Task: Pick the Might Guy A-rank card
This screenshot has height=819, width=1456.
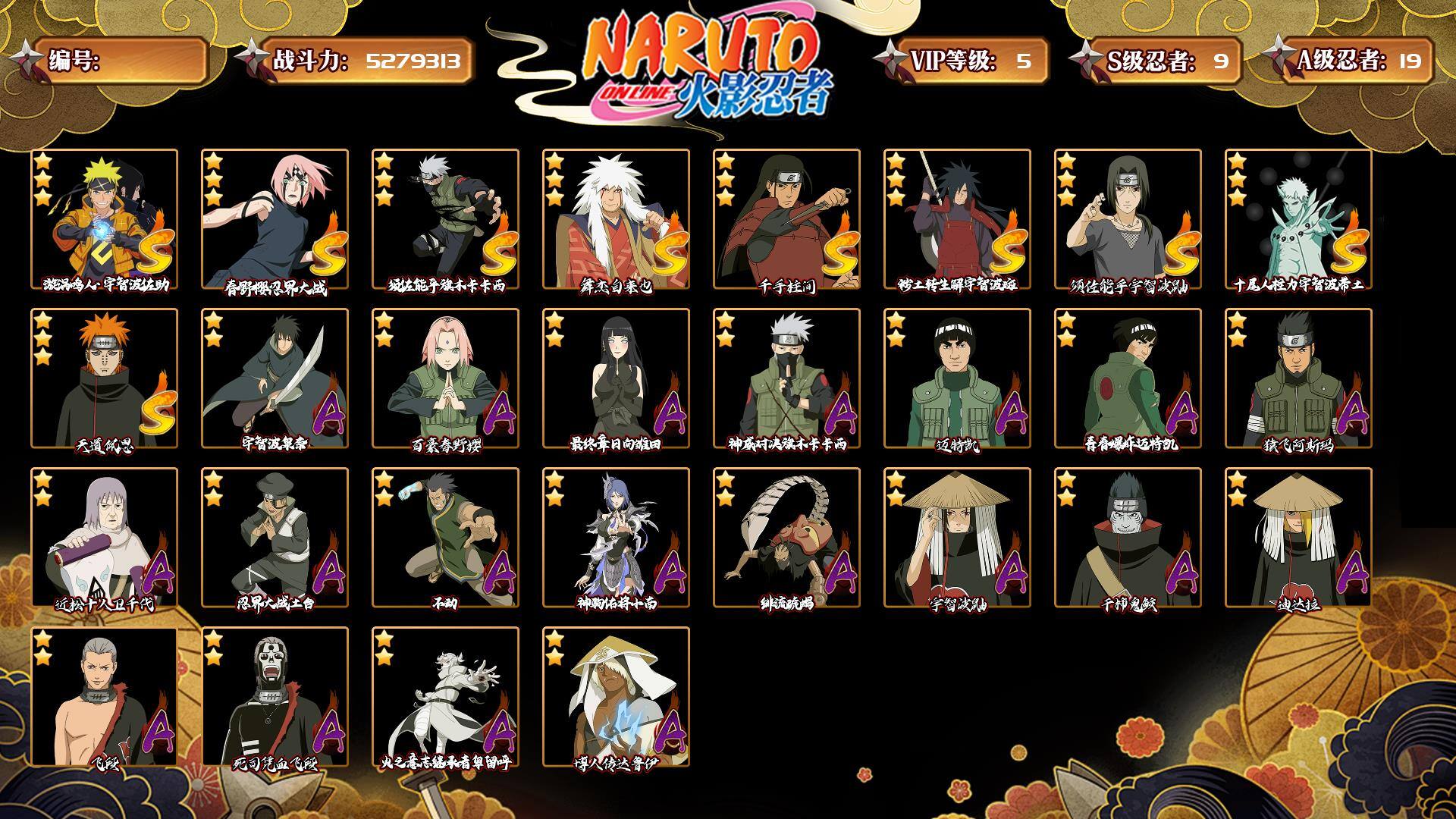Action: tap(957, 378)
